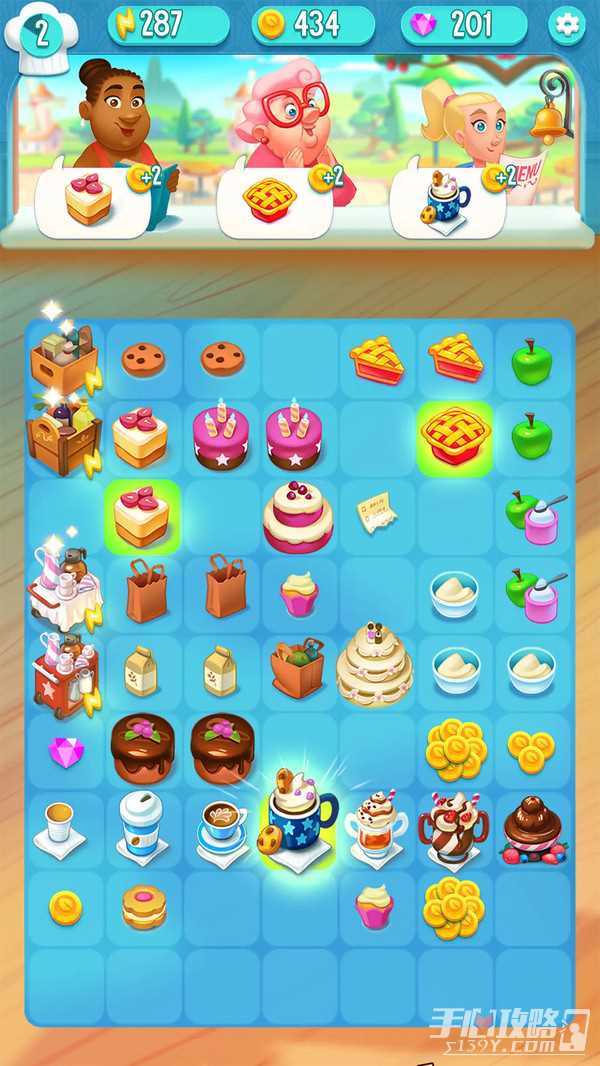Tap the wooden crate generator tile

(x=64, y=360)
